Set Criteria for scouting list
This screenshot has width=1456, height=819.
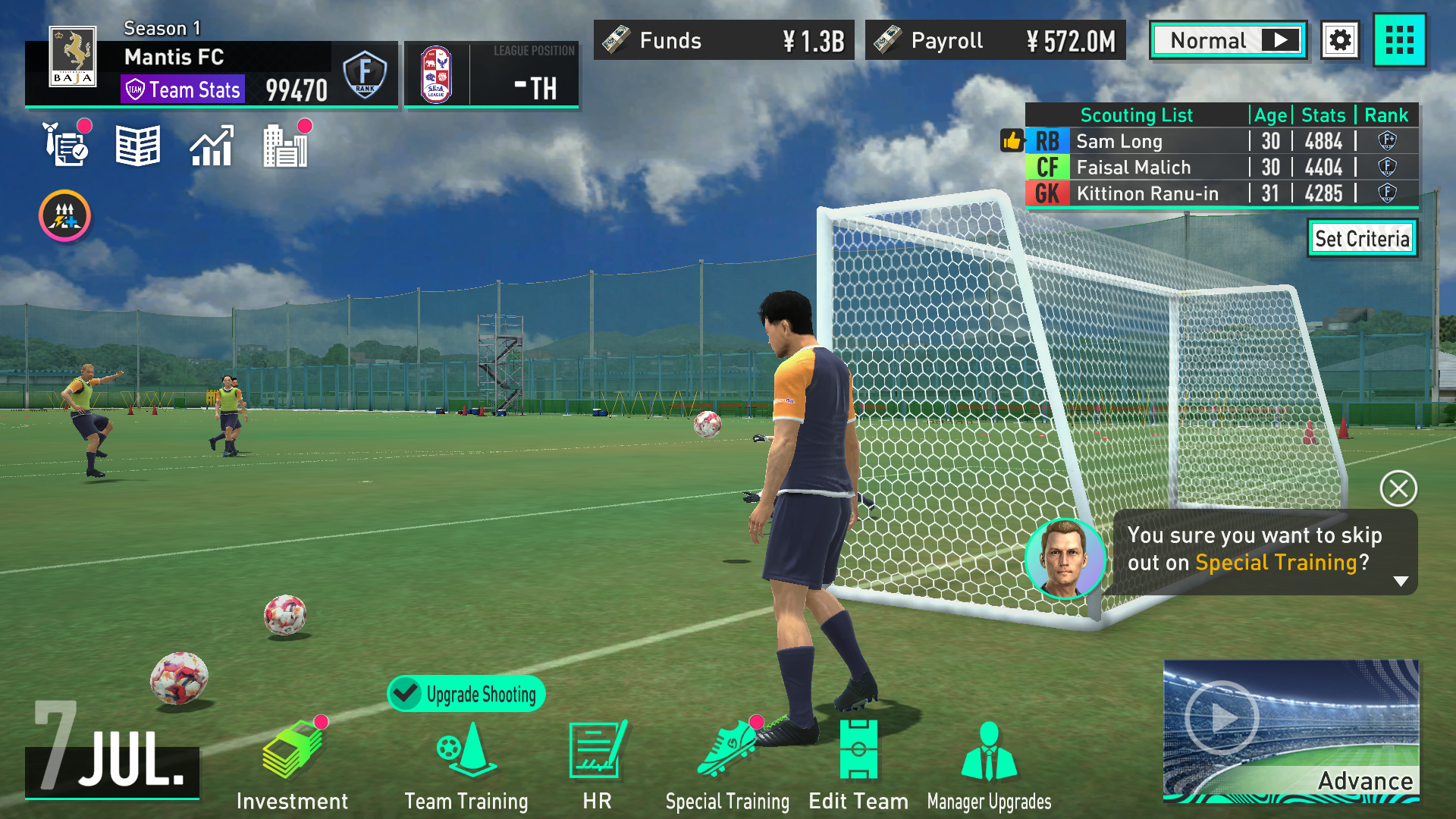1362,239
